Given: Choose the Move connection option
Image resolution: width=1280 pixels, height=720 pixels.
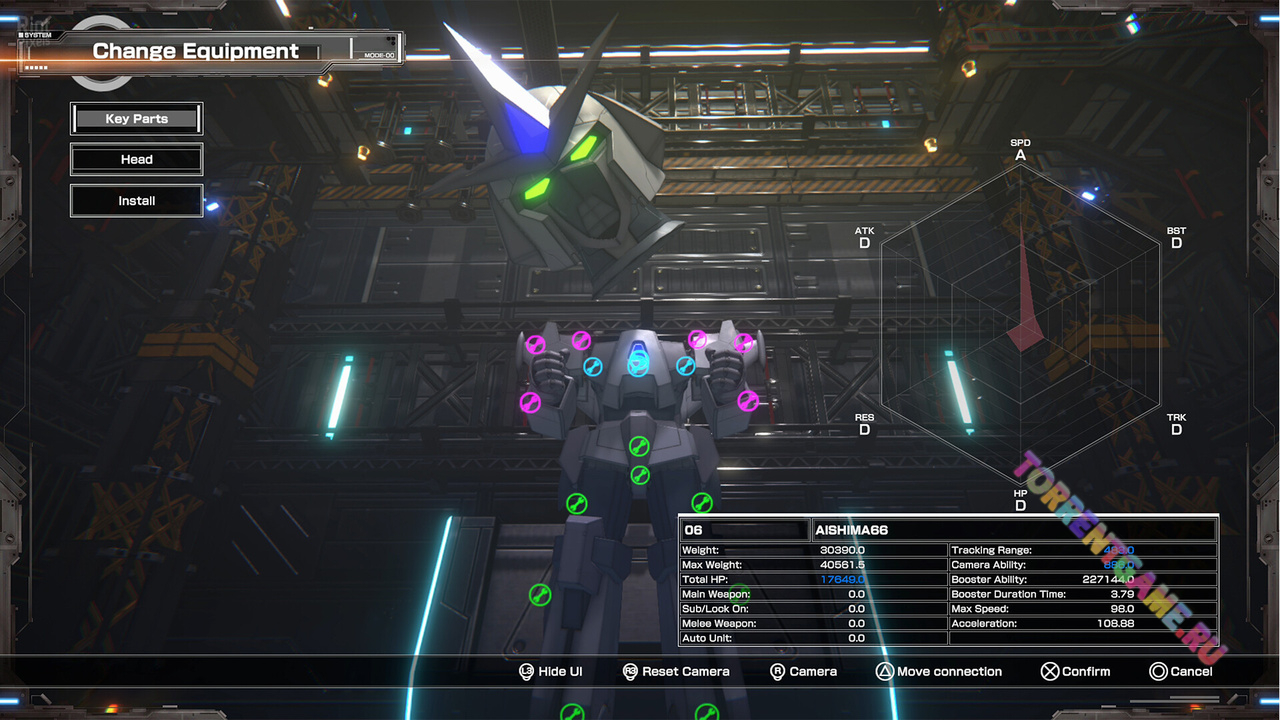Looking at the screenshot, I should (939, 672).
